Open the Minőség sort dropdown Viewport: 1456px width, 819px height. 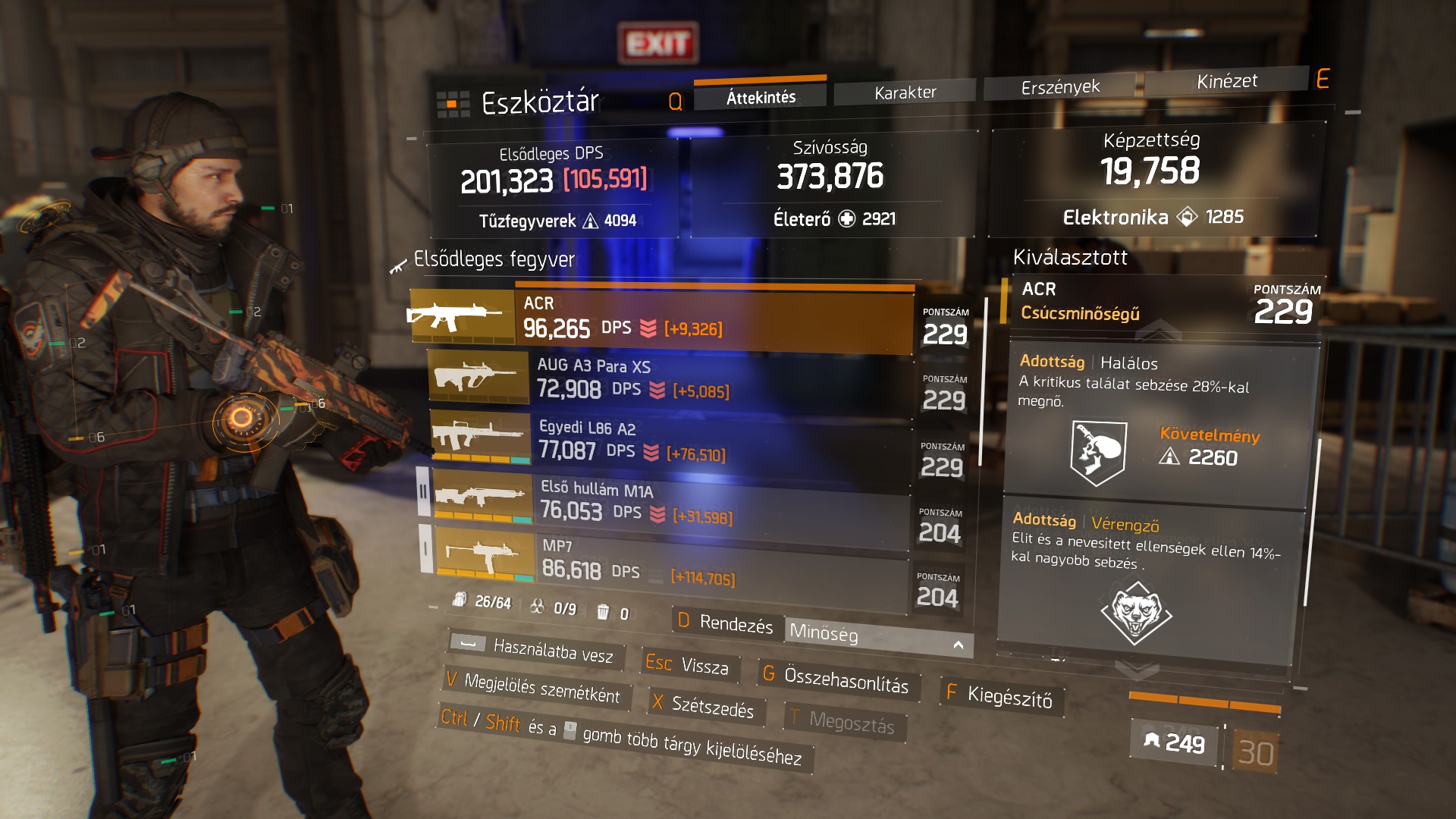point(877,636)
